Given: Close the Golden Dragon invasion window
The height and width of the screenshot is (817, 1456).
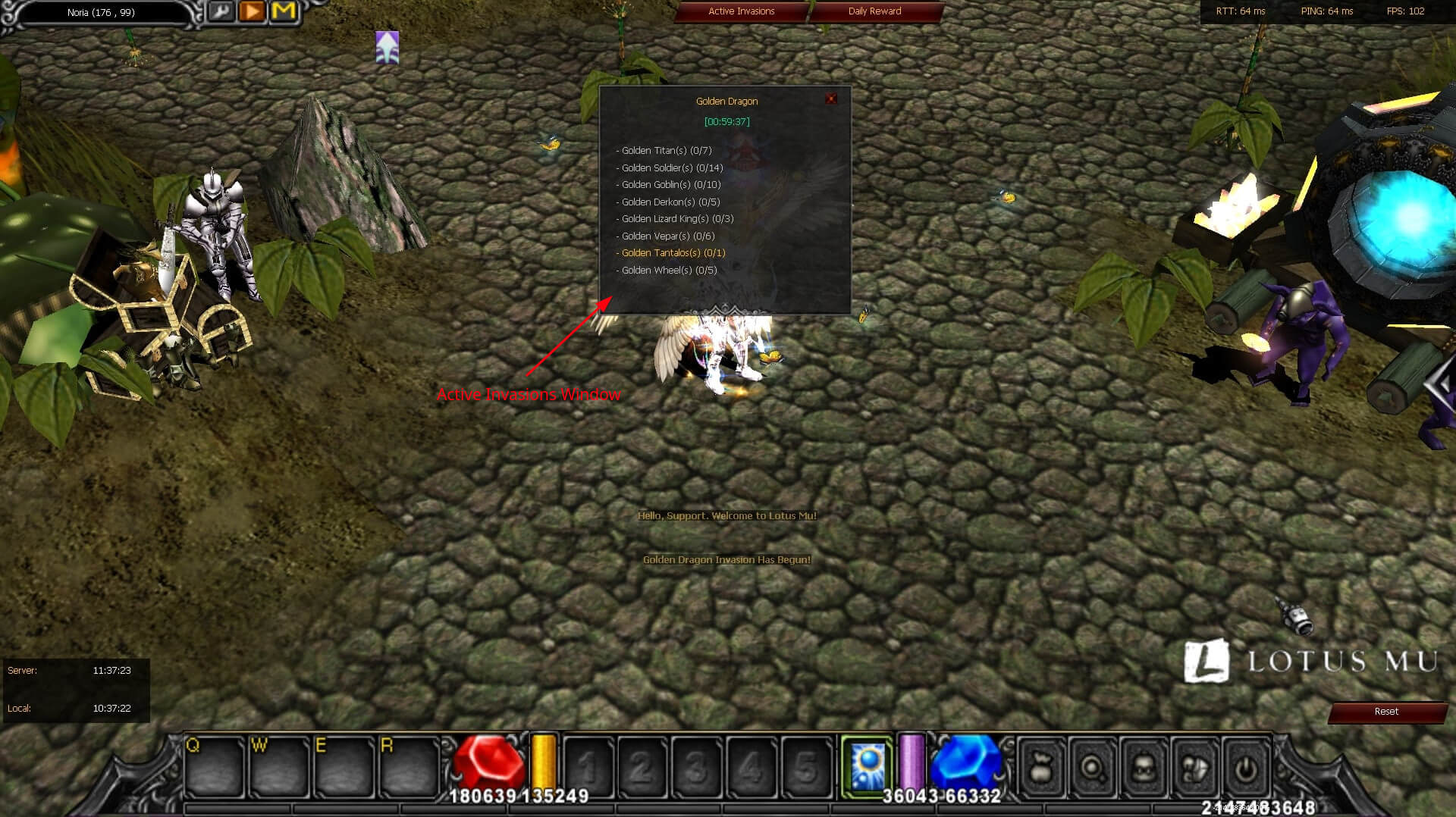Looking at the screenshot, I should pos(832,98).
